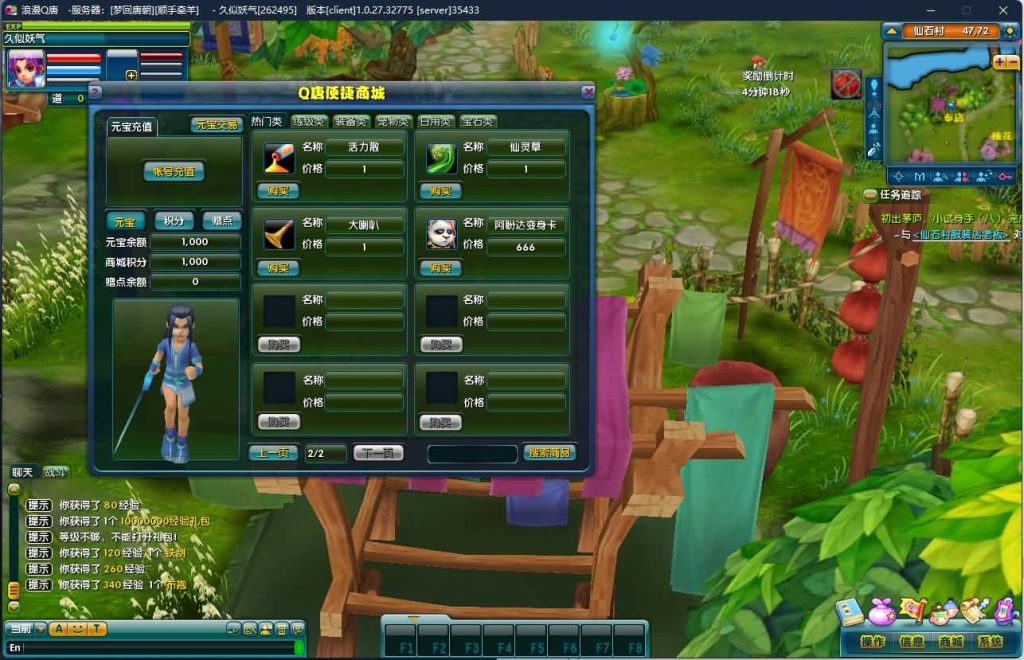Screen dimensions: 1024x660
Task: Select the 宝石类 category tab
Action: coord(478,122)
